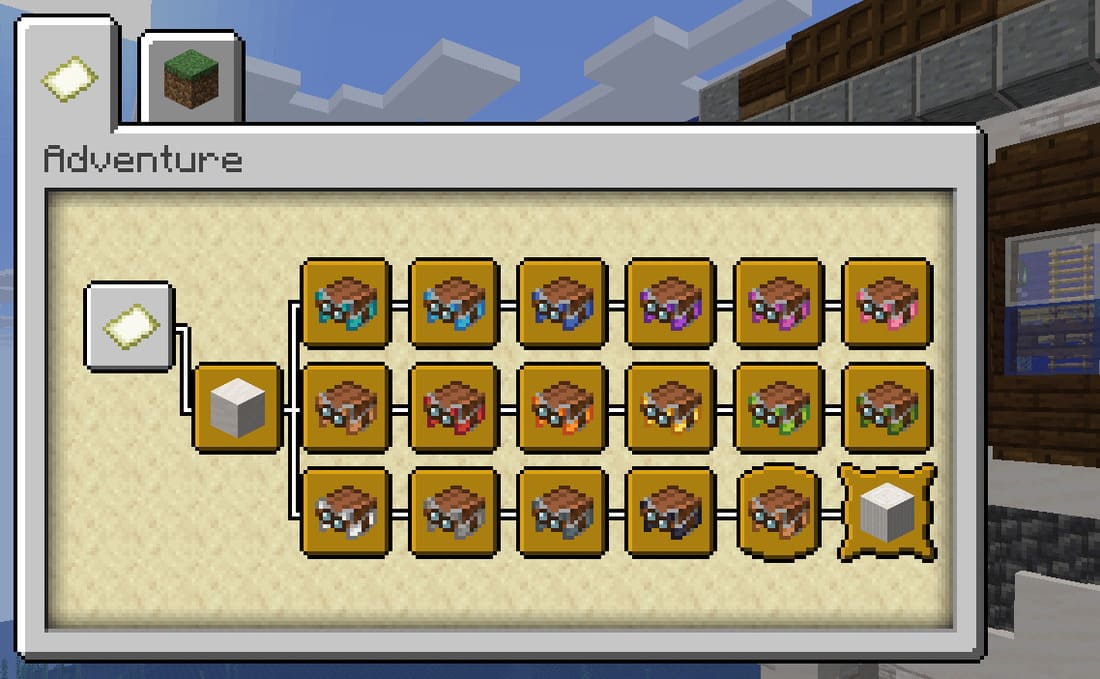Choose the light blue harness advancement

(x=453, y=303)
